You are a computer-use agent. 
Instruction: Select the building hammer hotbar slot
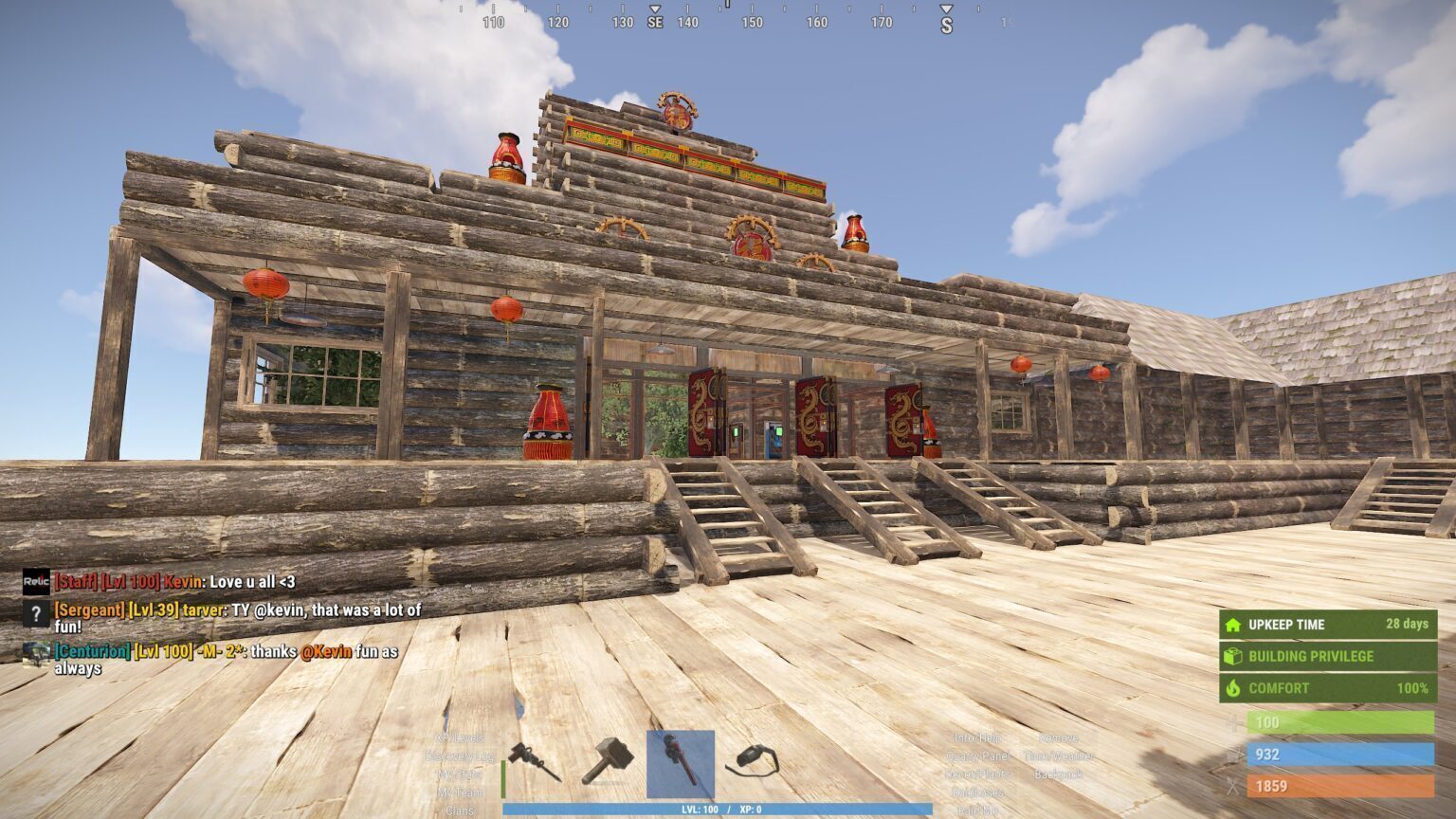(607, 762)
